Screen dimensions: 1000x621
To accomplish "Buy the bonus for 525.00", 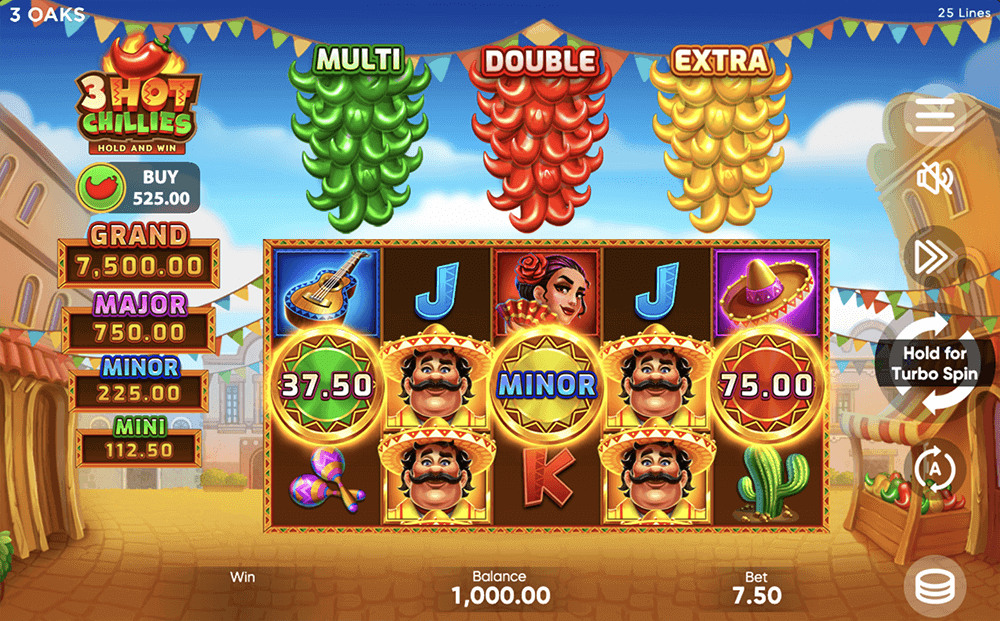I will click(139, 188).
